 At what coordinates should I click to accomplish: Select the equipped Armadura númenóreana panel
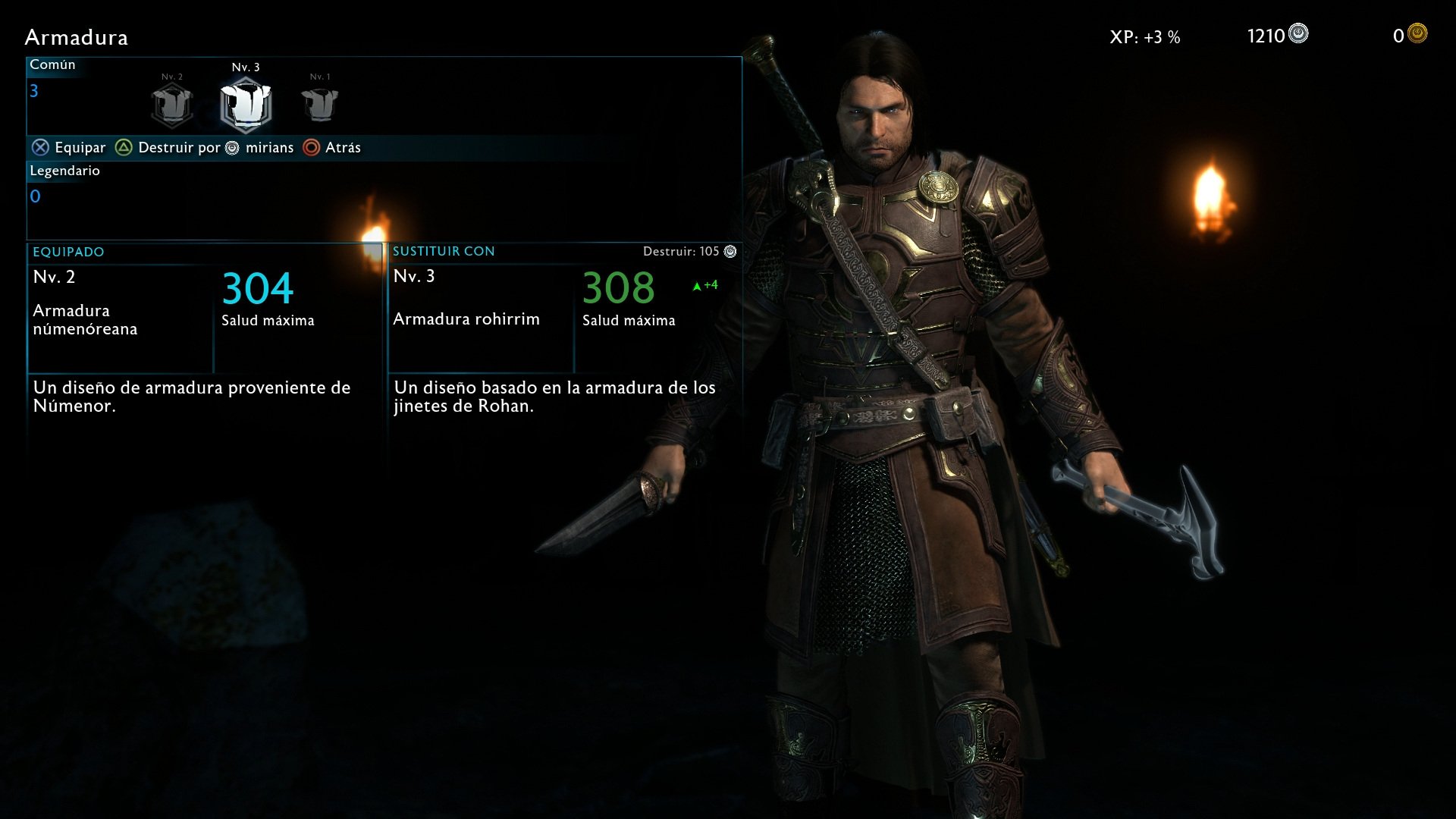tap(205, 318)
